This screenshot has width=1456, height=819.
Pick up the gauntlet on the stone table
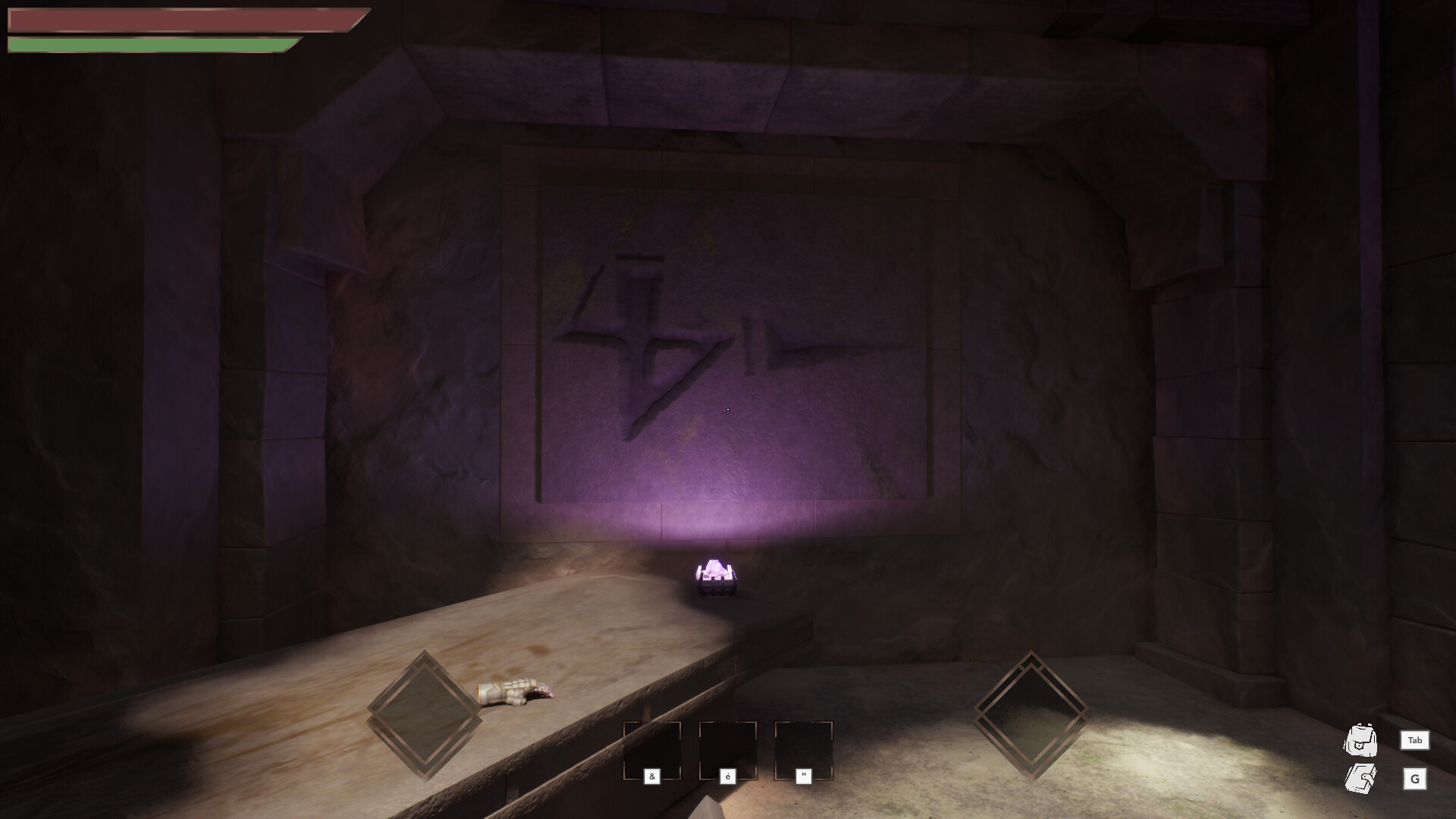pos(516,692)
